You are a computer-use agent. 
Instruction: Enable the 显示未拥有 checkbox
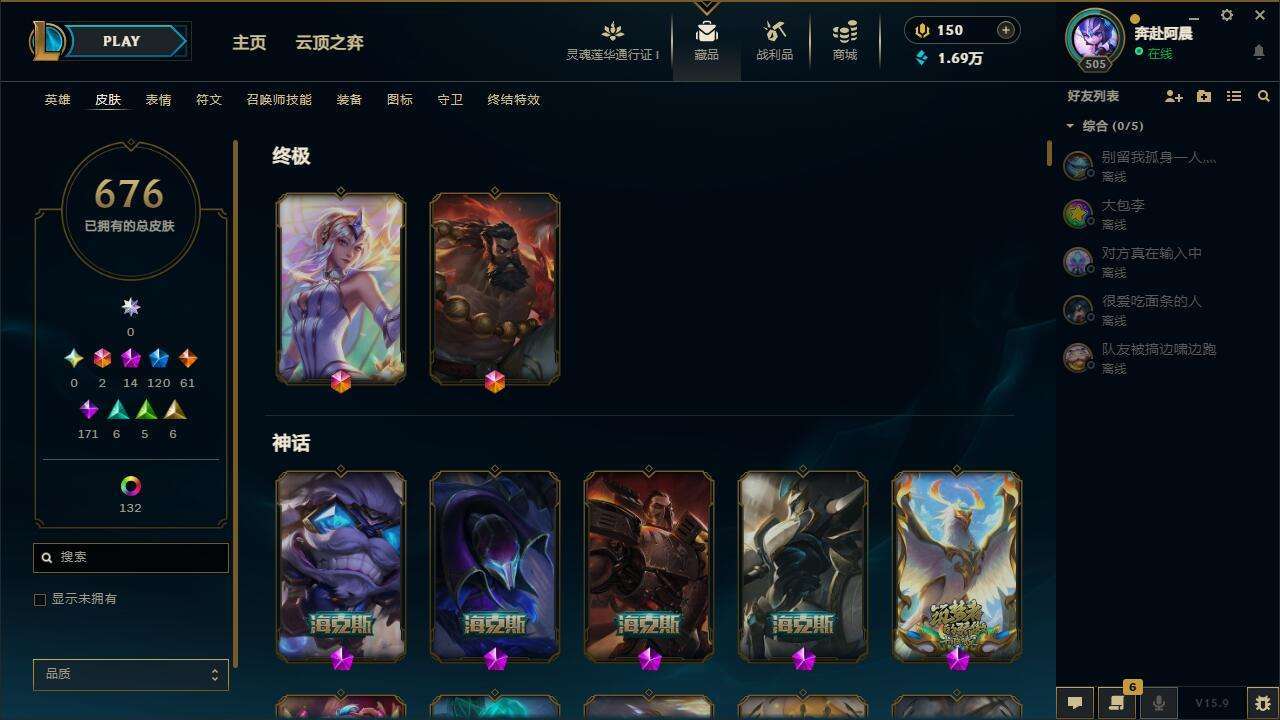40,599
